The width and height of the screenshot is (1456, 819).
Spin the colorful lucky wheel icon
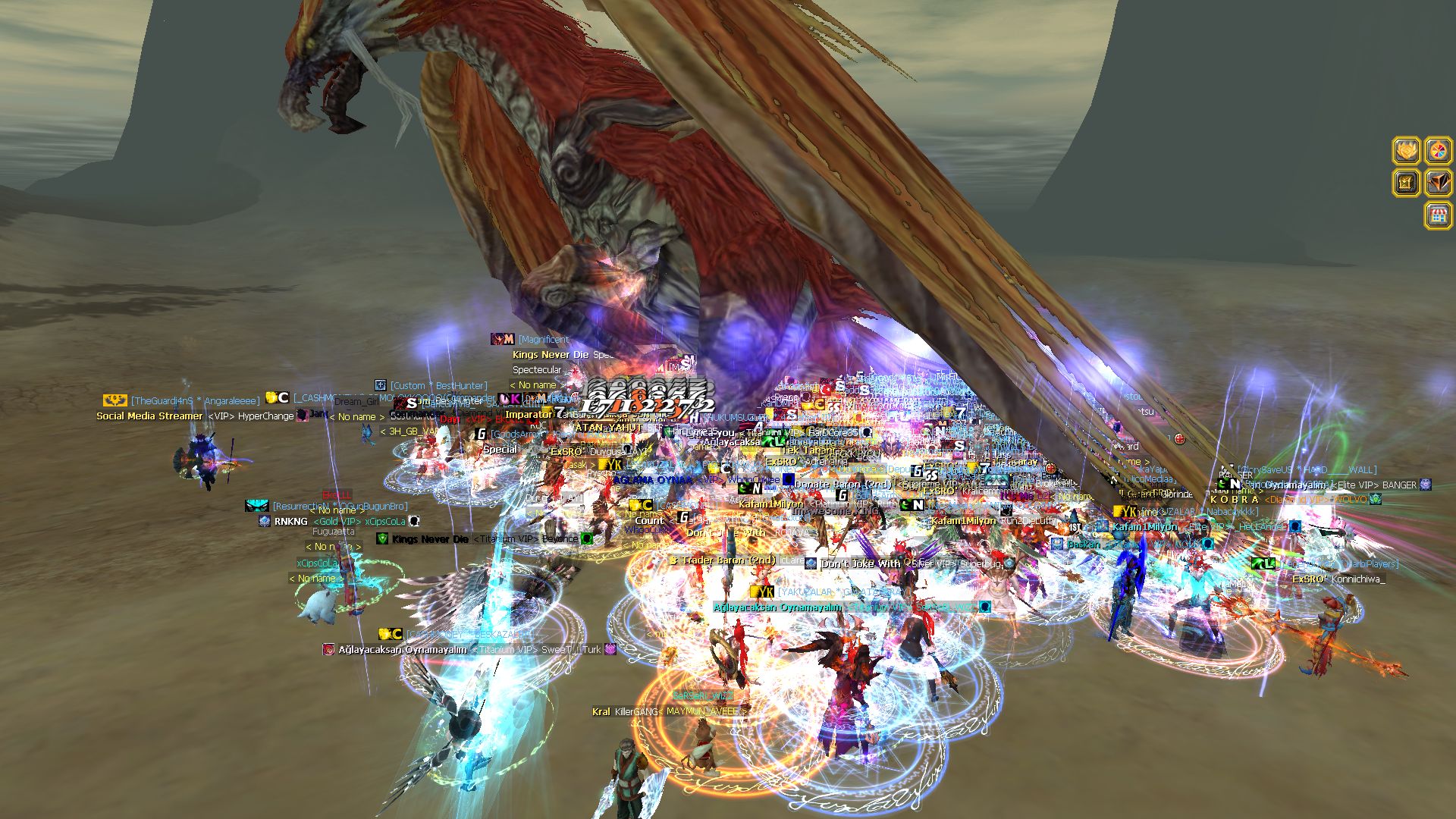[x=1438, y=151]
